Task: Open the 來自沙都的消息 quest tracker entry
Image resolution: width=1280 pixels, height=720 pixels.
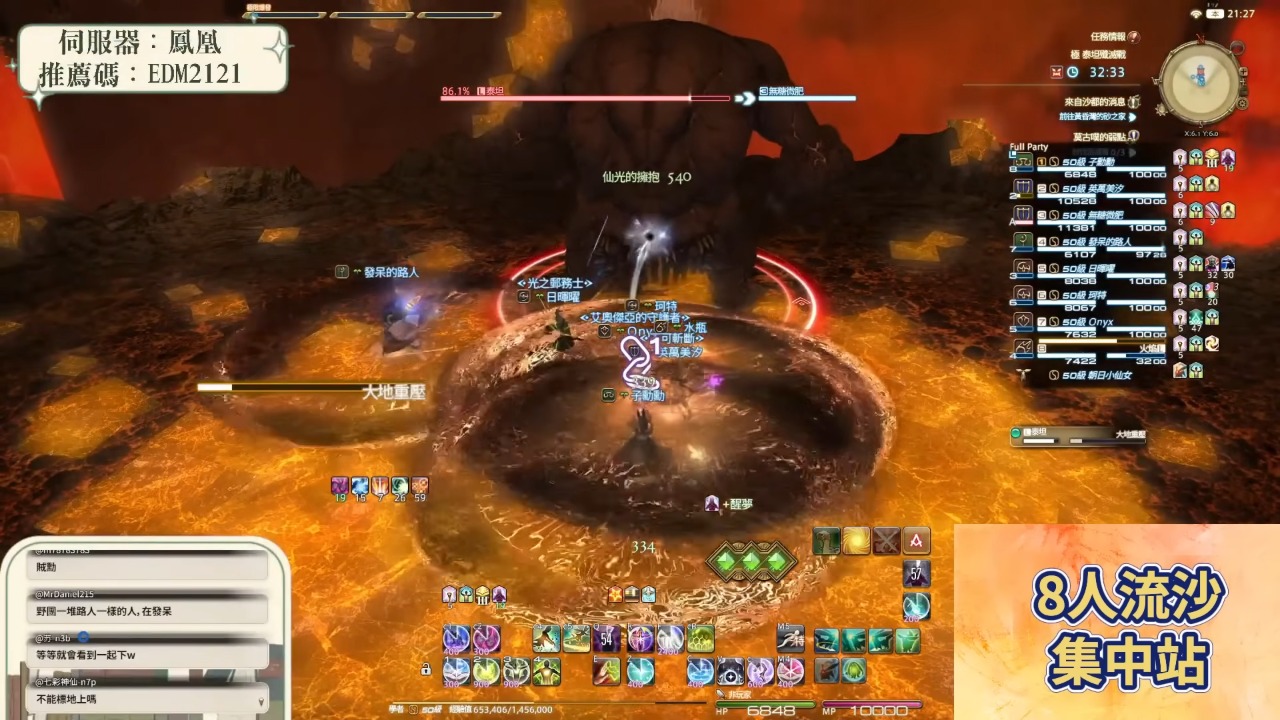Action: (x=1100, y=102)
